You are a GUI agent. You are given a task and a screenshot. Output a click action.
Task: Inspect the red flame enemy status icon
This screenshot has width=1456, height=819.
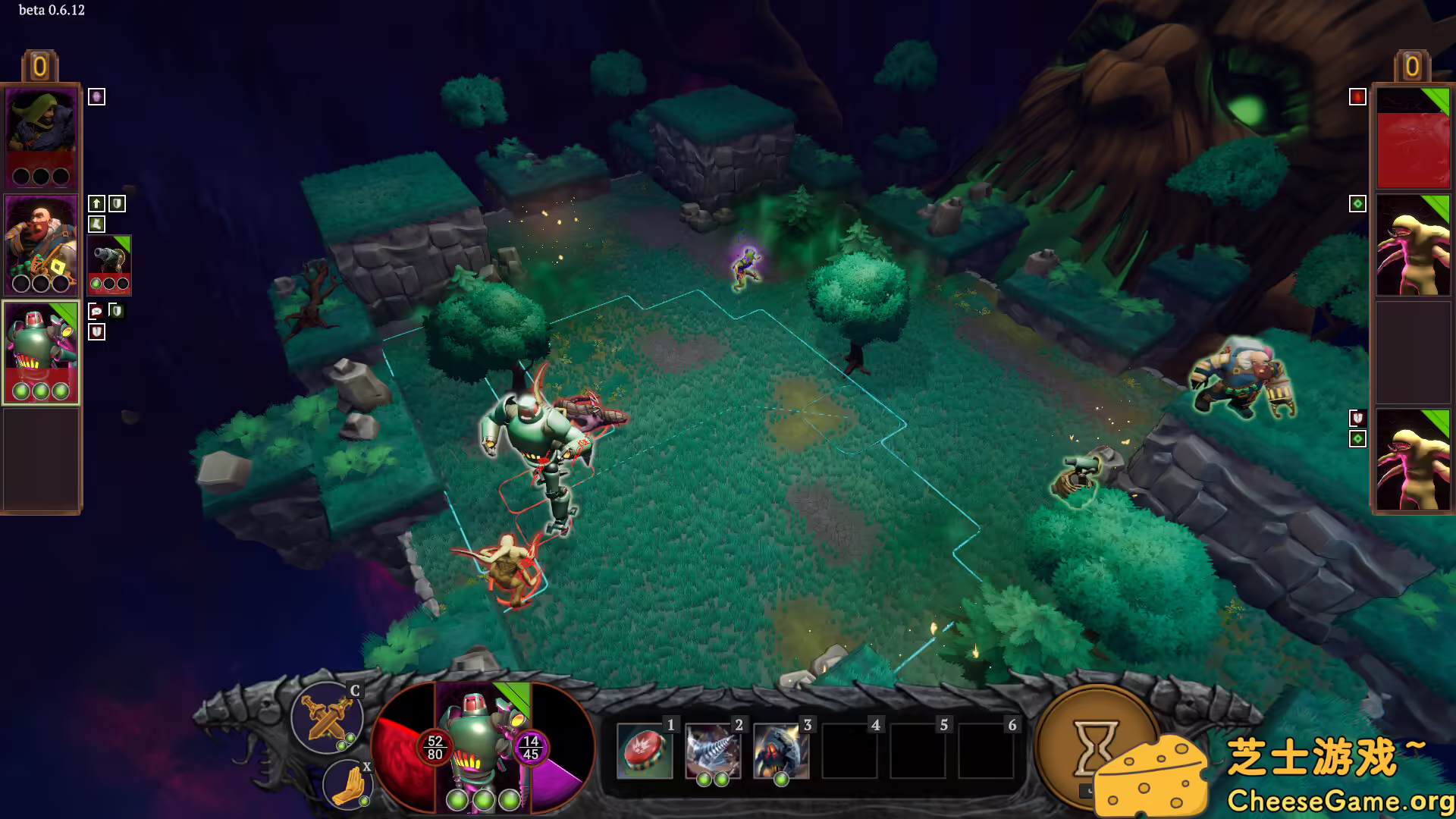1357,96
